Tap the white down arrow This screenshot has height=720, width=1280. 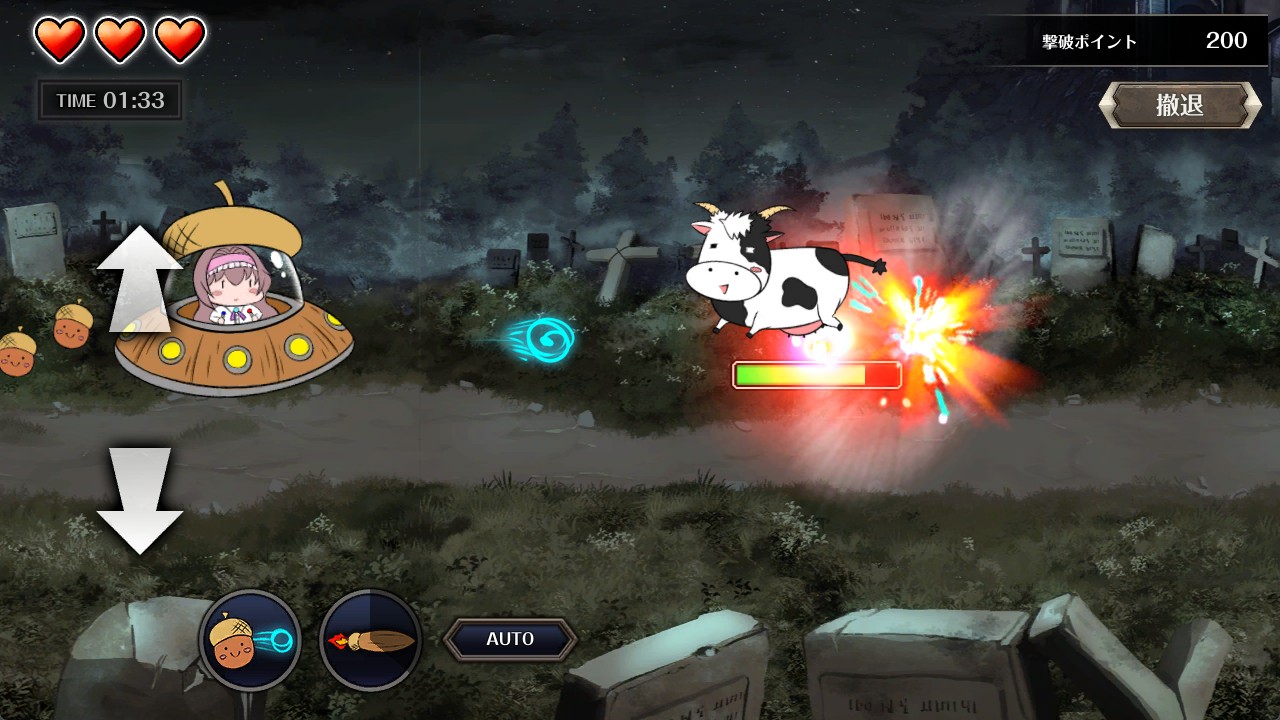pyautogui.click(x=140, y=500)
